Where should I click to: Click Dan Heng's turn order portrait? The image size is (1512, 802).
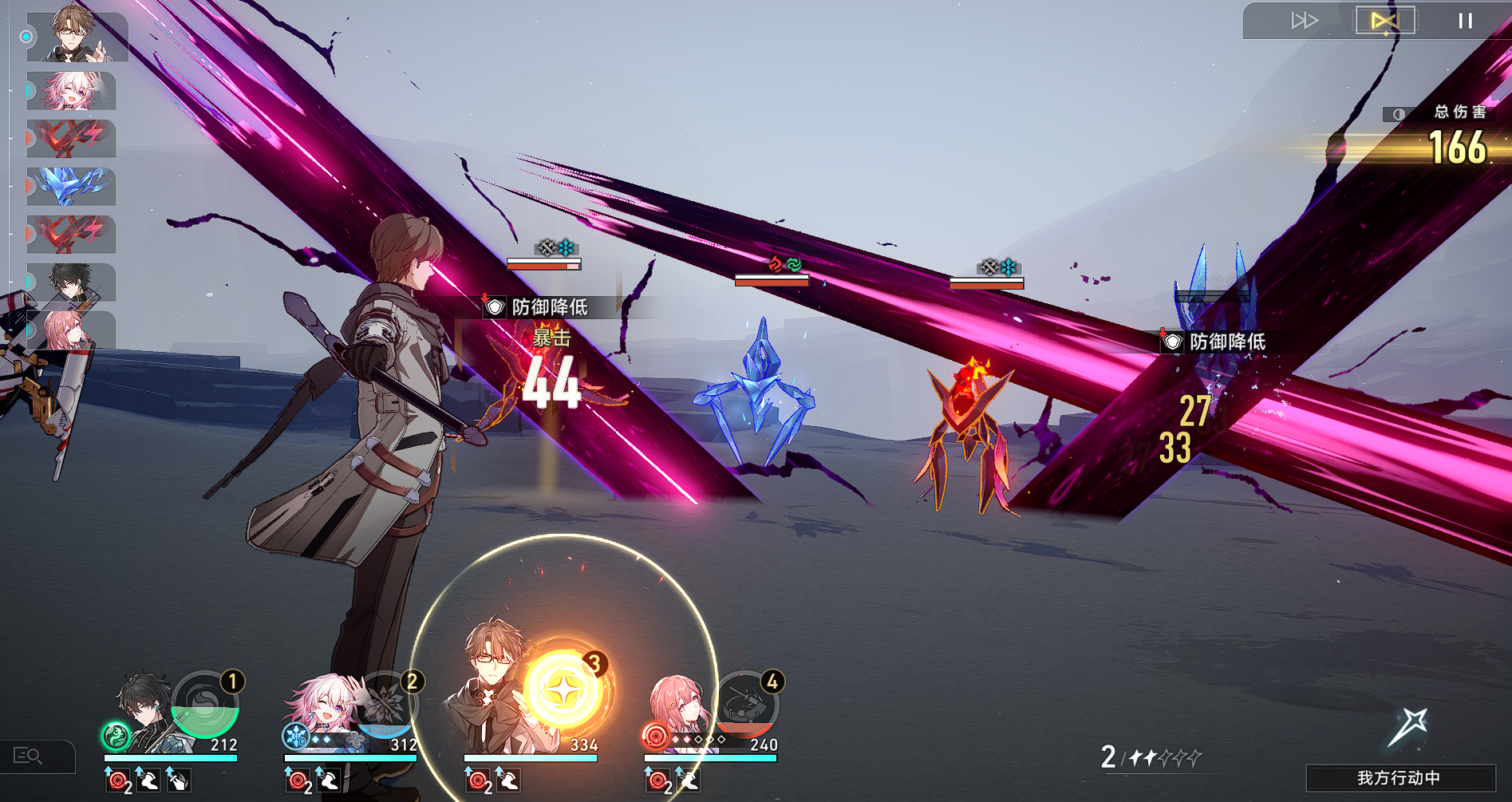(x=72, y=282)
